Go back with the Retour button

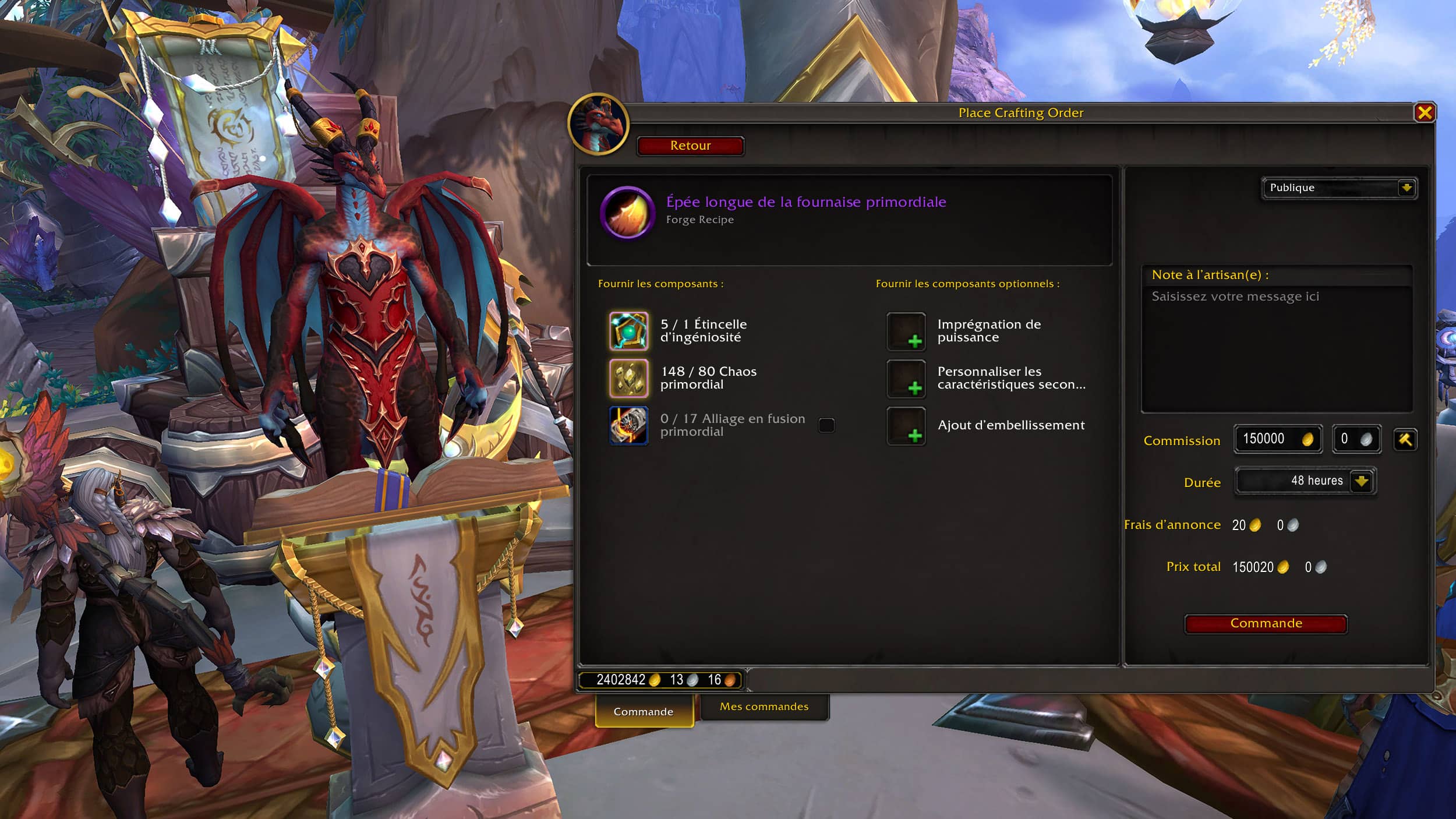point(690,146)
